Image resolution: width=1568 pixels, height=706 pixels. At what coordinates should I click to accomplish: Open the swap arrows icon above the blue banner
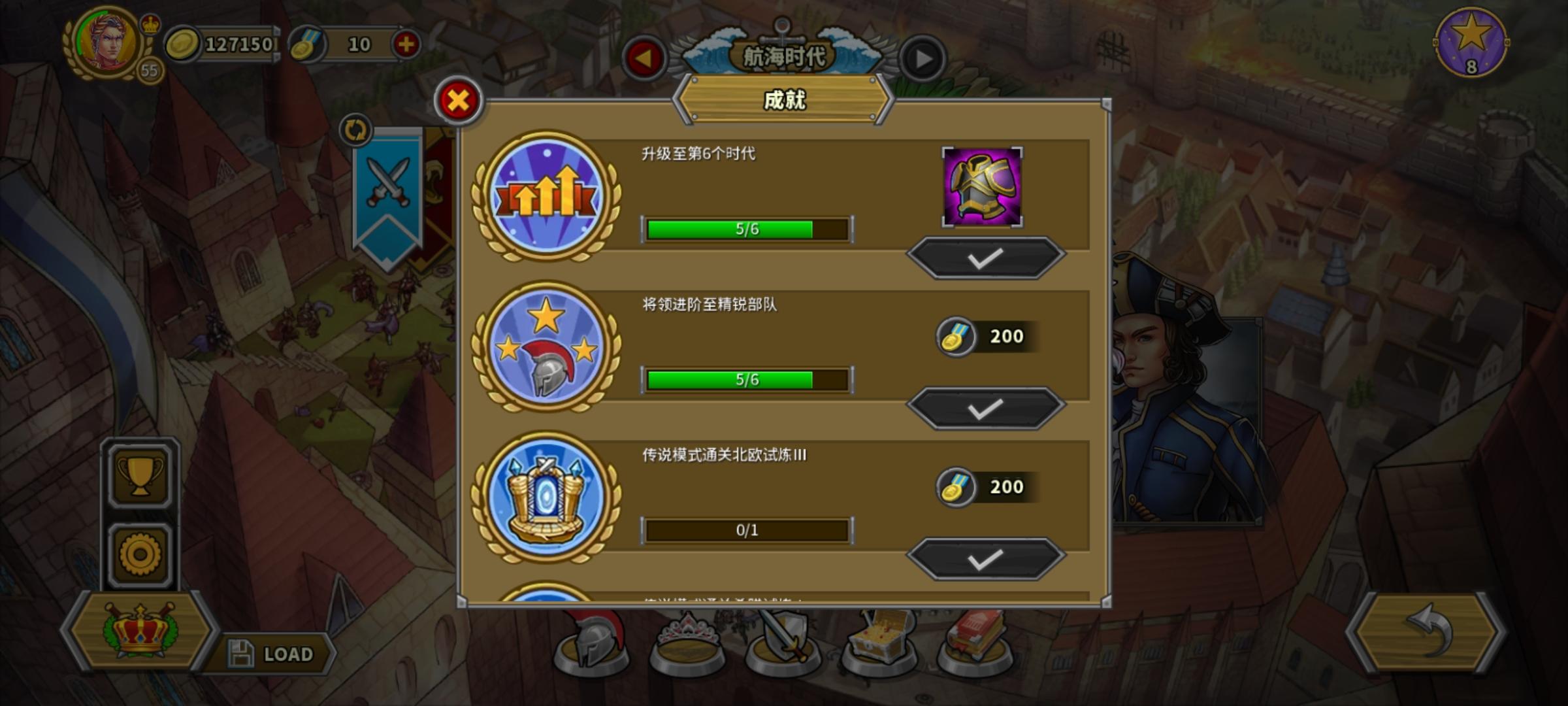355,131
